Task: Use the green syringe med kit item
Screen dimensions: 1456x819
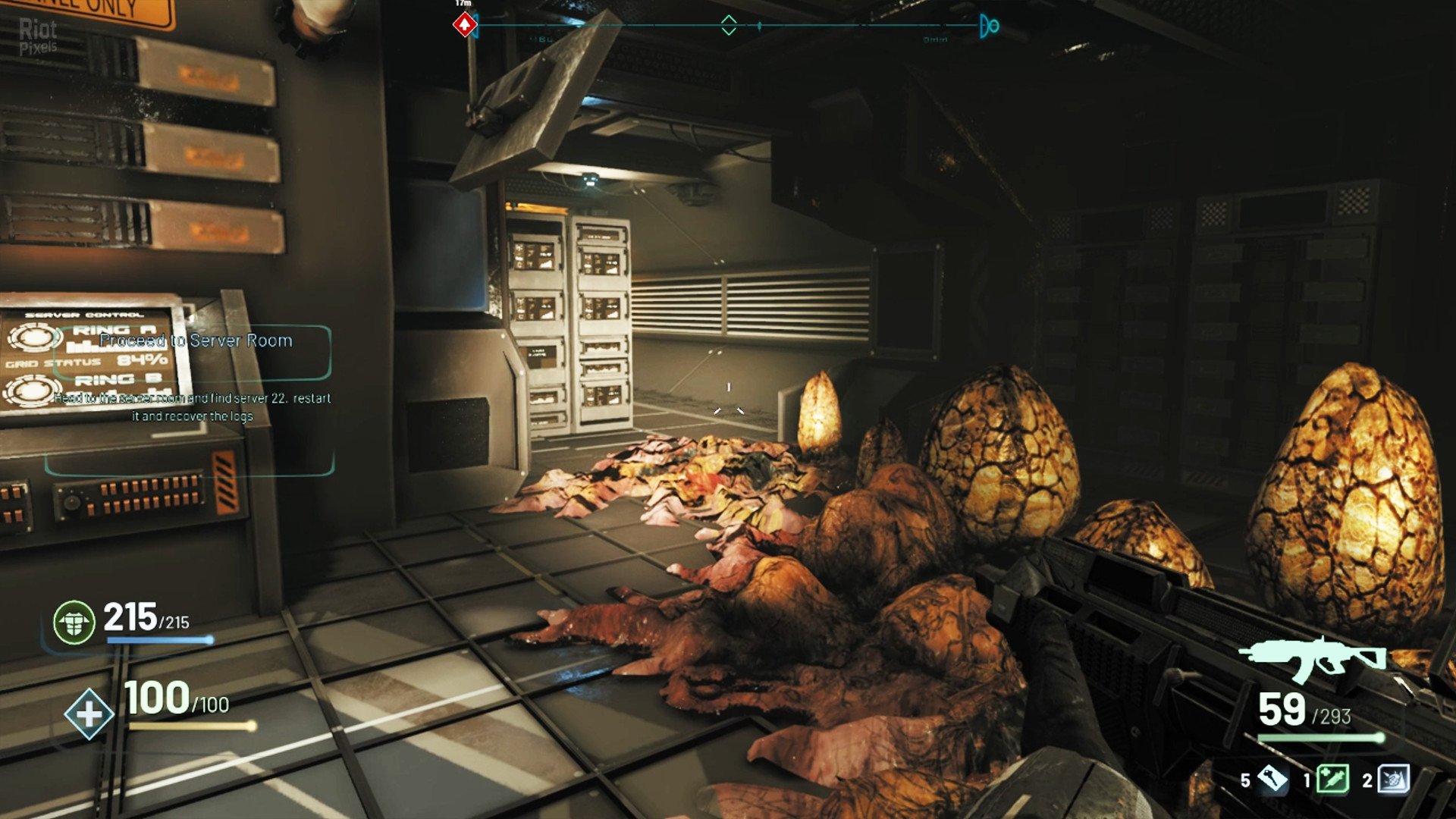Action: click(1332, 779)
